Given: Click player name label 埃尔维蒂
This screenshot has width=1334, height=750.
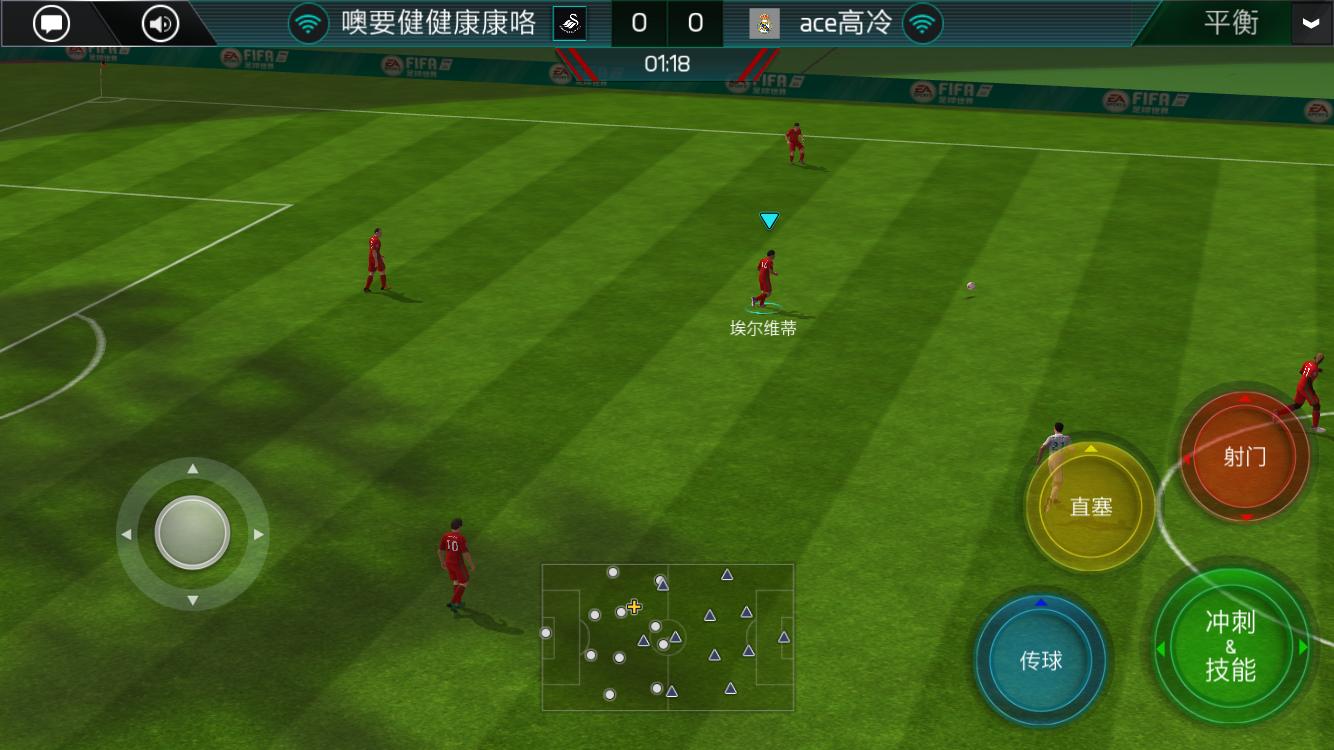Looking at the screenshot, I should pyautogui.click(x=764, y=327).
